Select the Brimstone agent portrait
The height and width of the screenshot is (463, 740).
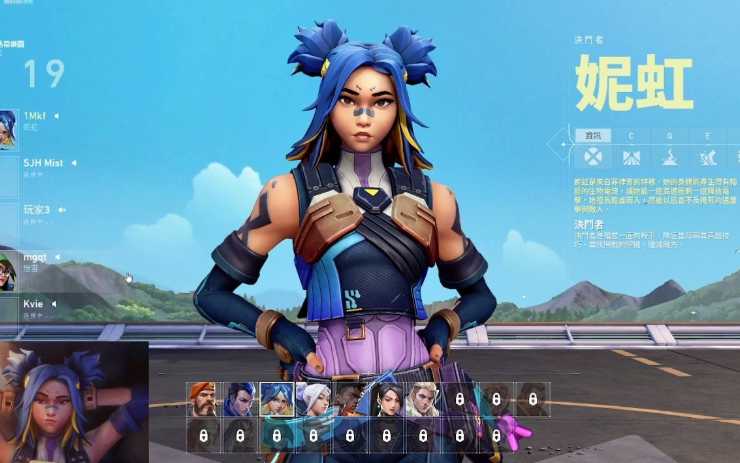click(x=203, y=399)
